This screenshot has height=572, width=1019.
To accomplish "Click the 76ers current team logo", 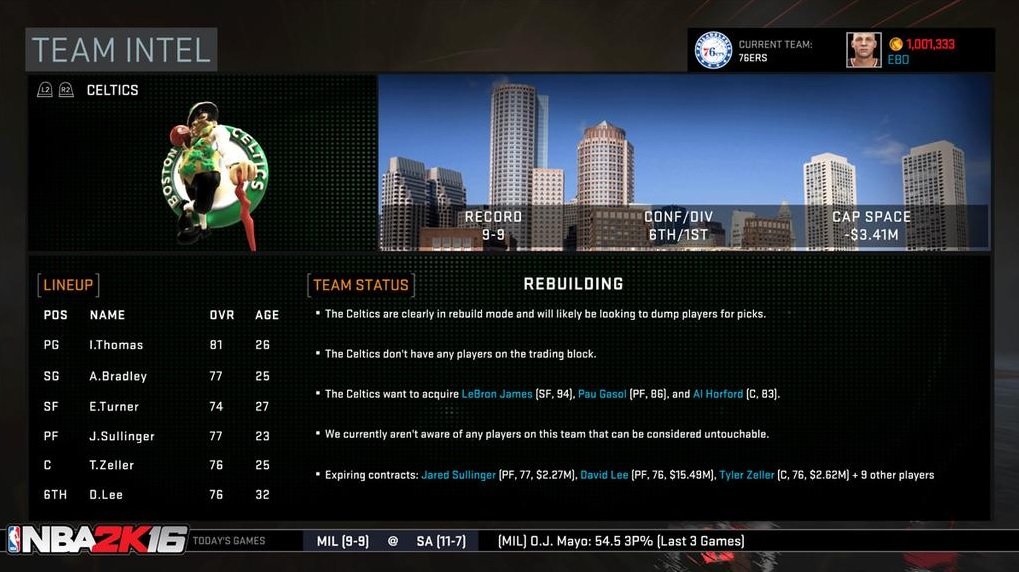I will pos(713,50).
